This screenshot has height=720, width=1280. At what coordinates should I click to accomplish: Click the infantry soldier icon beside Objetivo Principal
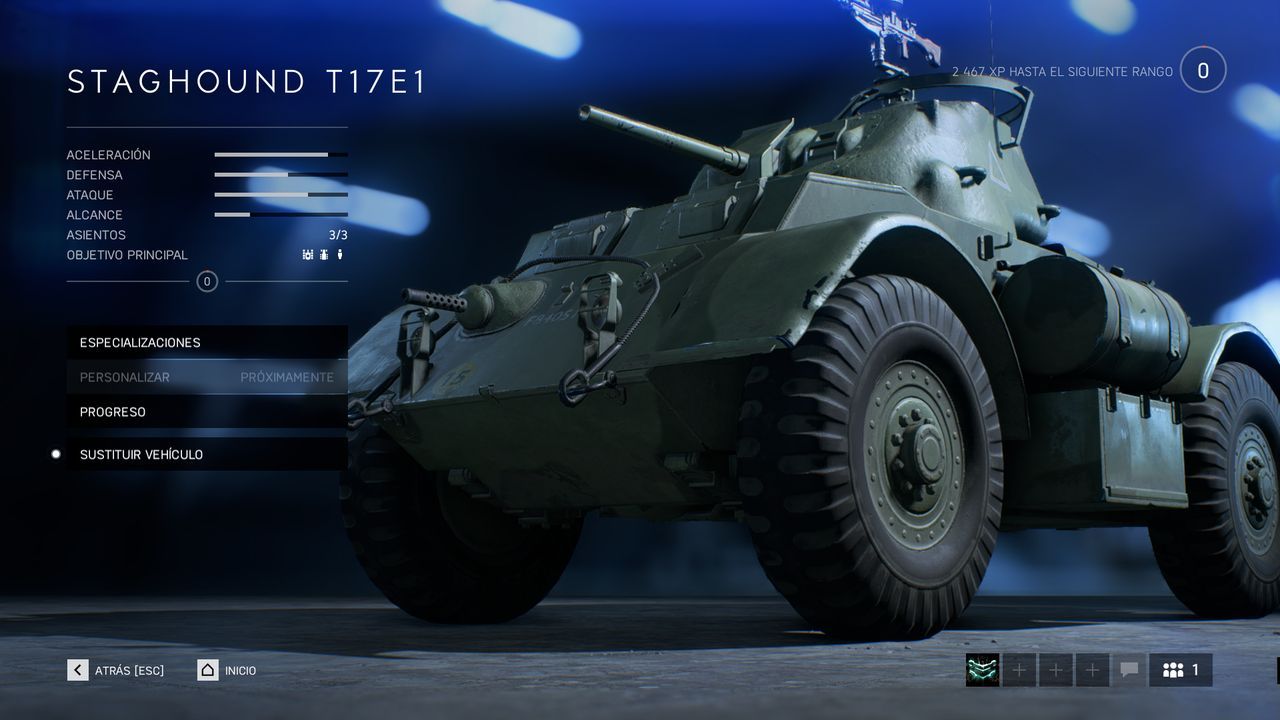340,254
